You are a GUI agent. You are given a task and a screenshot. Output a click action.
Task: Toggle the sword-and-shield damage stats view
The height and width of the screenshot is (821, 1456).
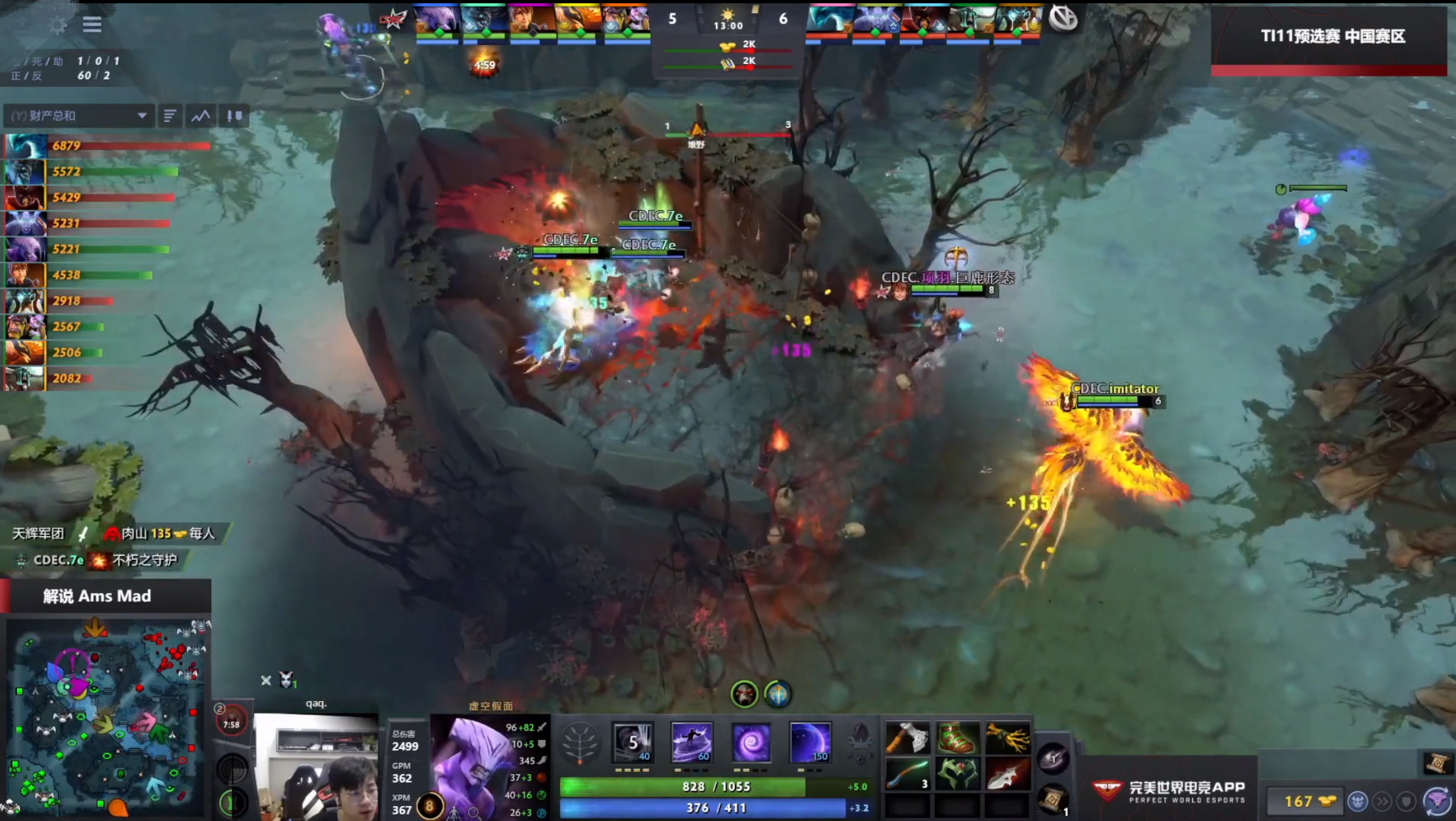click(235, 116)
